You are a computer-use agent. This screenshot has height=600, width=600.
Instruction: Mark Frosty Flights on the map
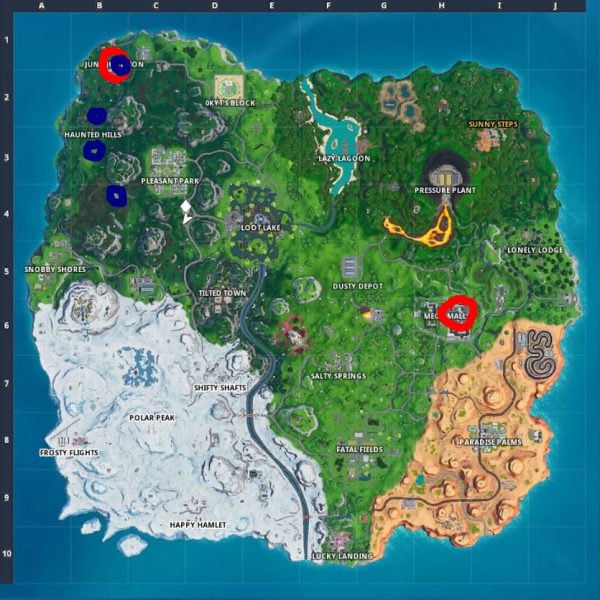point(69,452)
